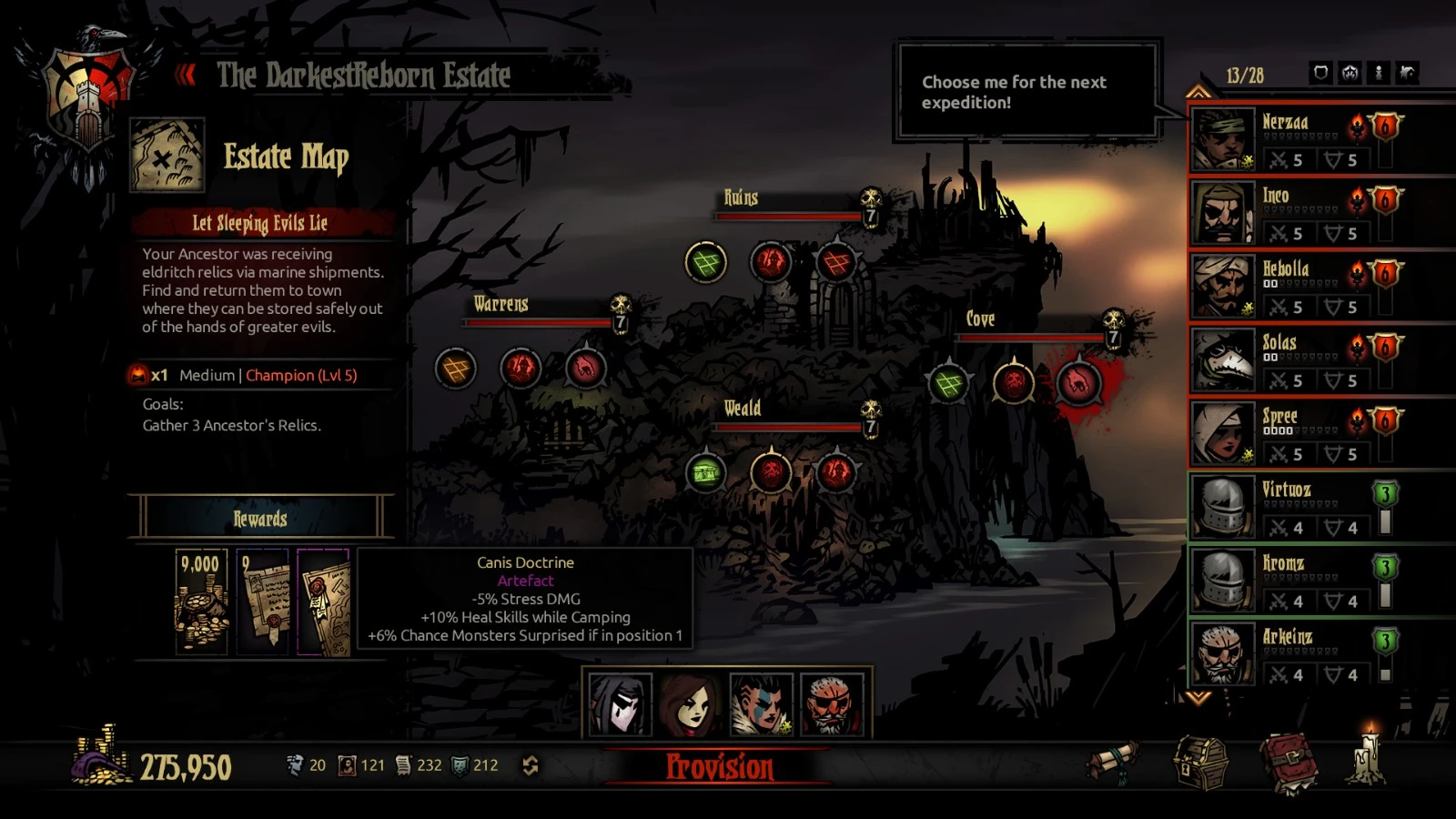Viewport: 1456px width, 819px height.
Task: Click the 9,000 gold reward icon
Action: (201, 602)
